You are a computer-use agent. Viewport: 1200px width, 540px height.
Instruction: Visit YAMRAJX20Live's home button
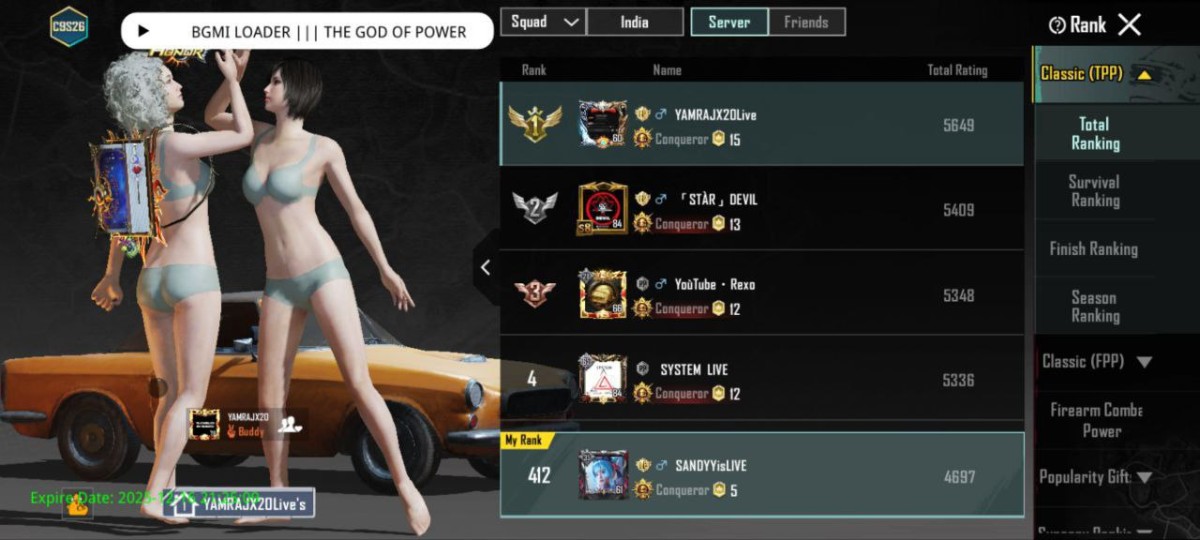point(240,505)
